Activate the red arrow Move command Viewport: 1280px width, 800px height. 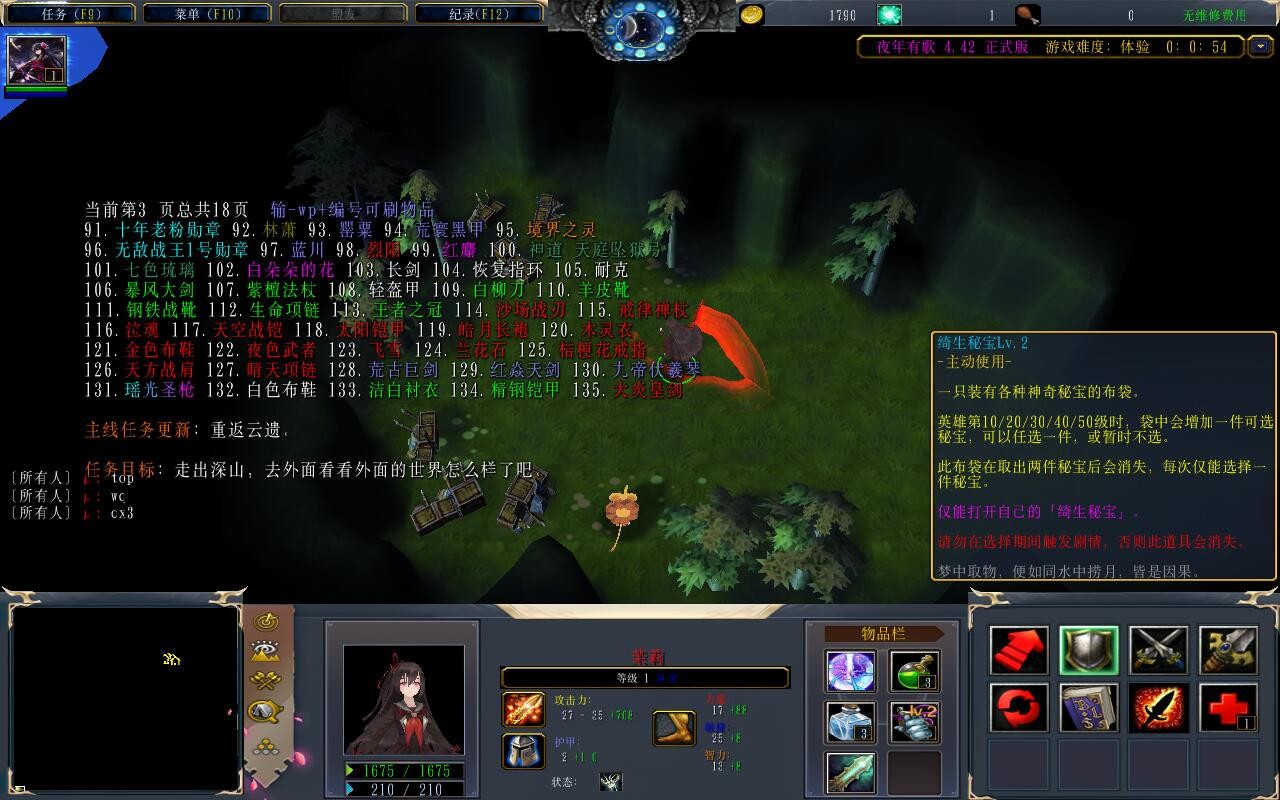[x=1019, y=651]
